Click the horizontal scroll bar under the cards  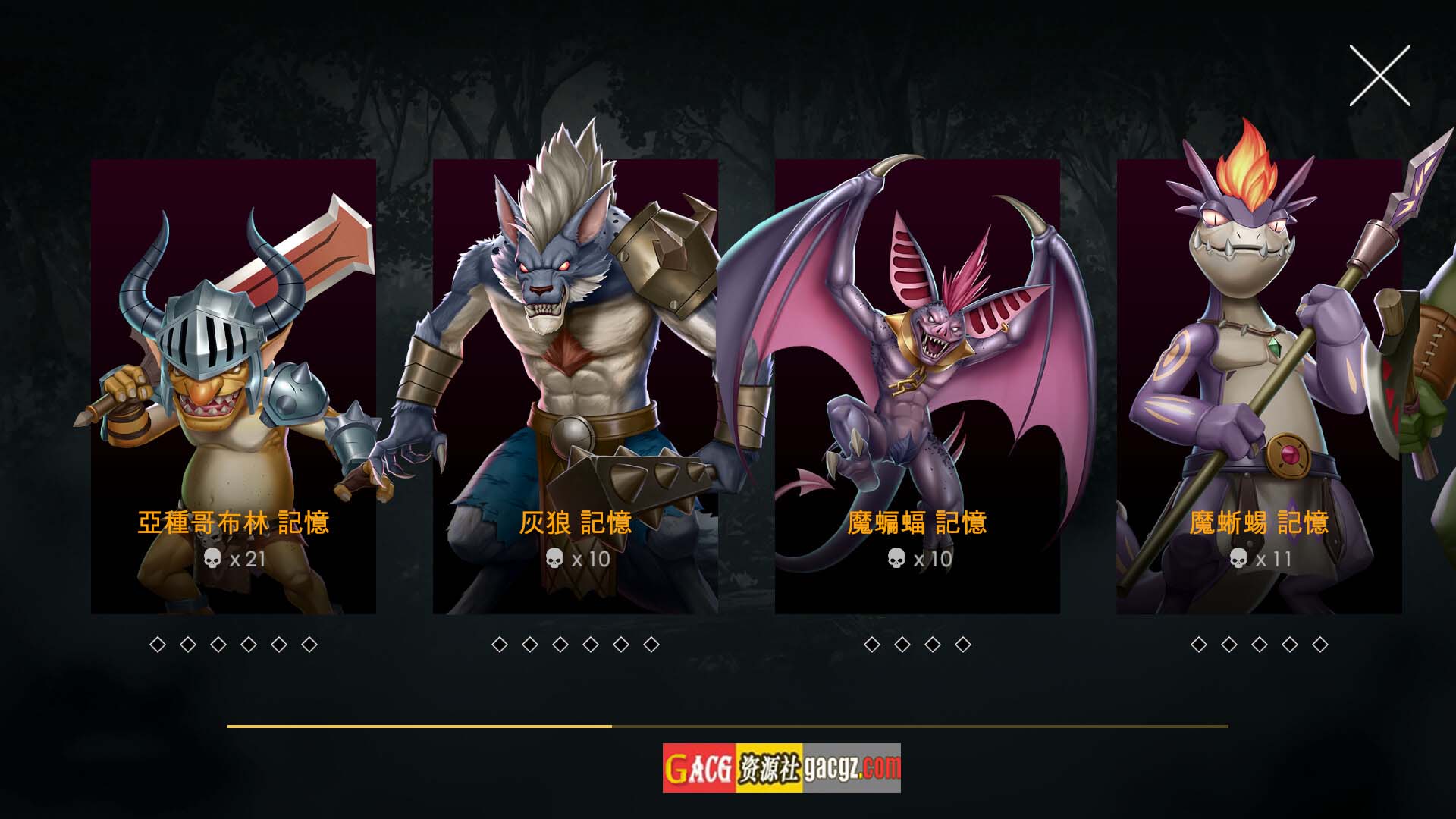727,726
